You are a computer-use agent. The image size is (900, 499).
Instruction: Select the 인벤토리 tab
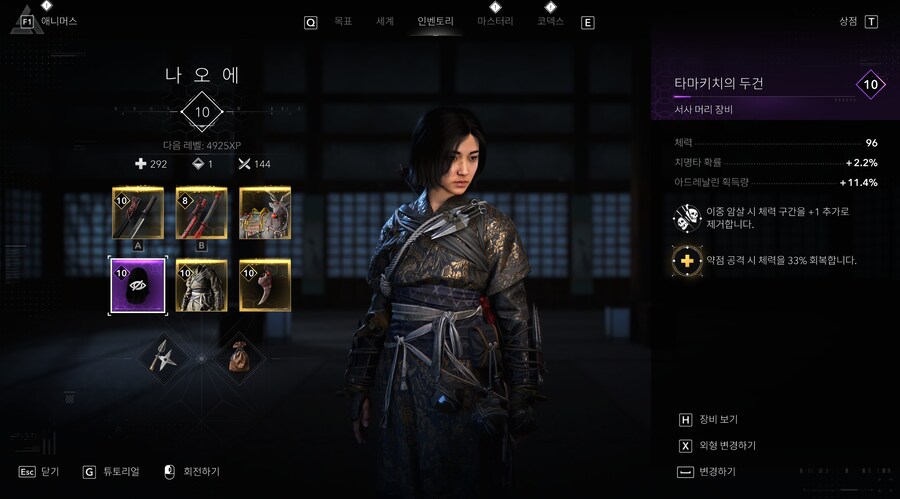click(436, 21)
